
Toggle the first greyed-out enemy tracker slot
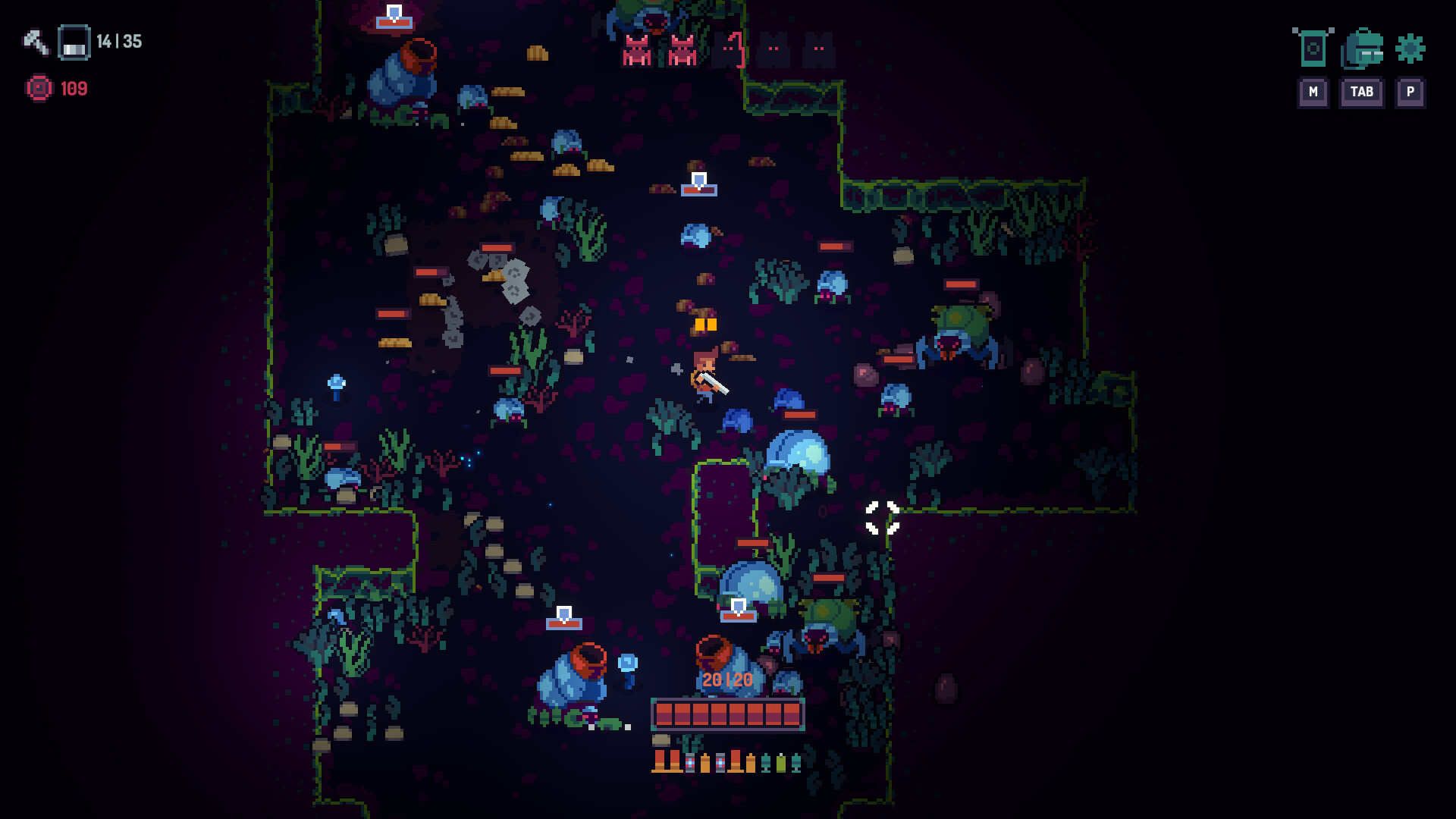pyautogui.click(x=773, y=50)
